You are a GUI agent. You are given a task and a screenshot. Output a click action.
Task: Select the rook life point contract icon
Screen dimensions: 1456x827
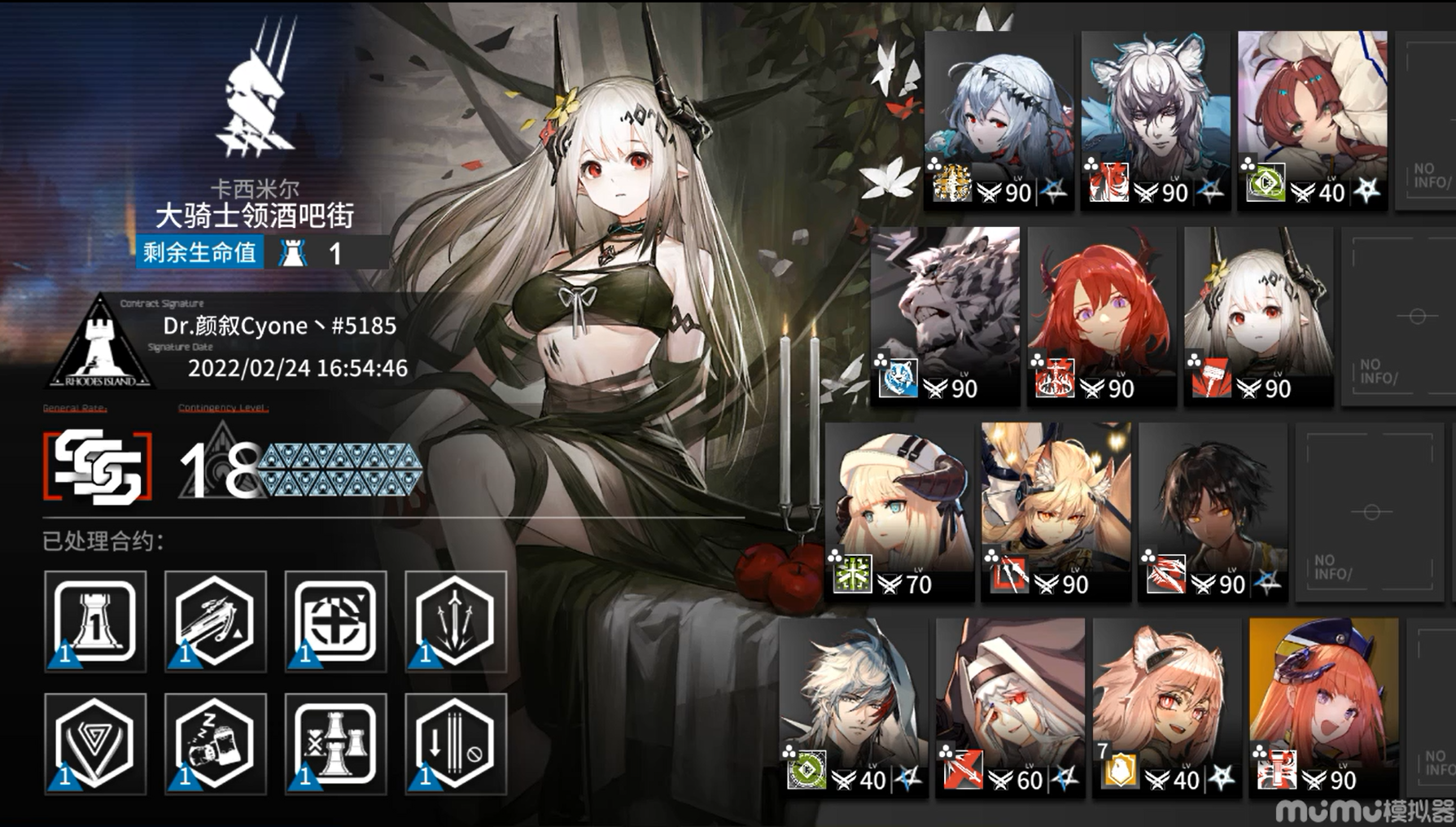click(x=94, y=623)
